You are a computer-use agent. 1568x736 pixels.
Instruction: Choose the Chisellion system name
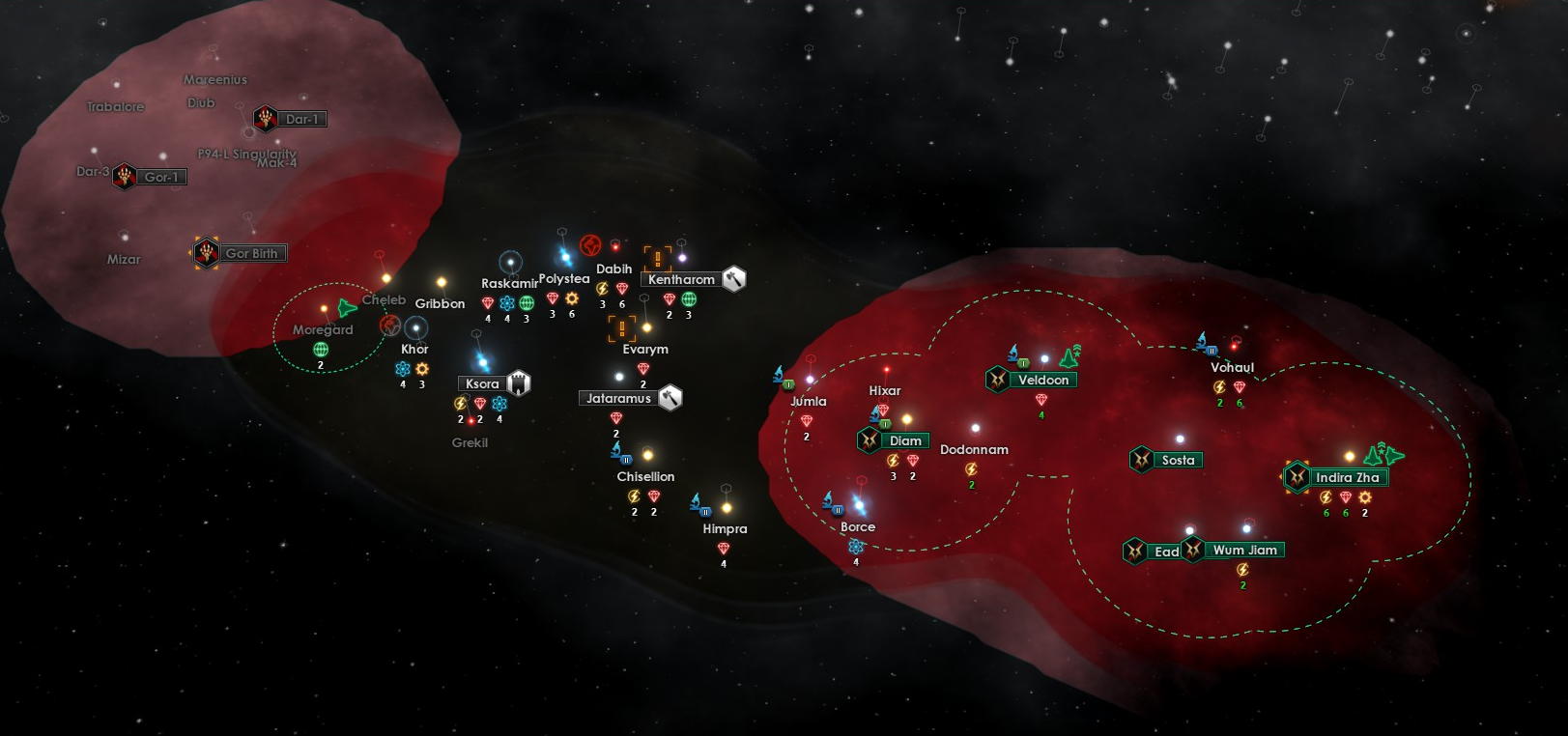645,476
